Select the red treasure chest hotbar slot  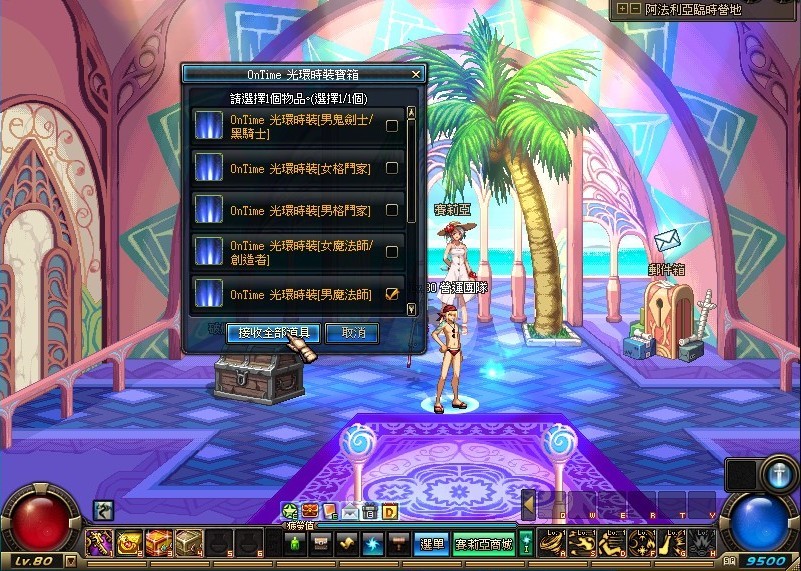click(x=160, y=543)
